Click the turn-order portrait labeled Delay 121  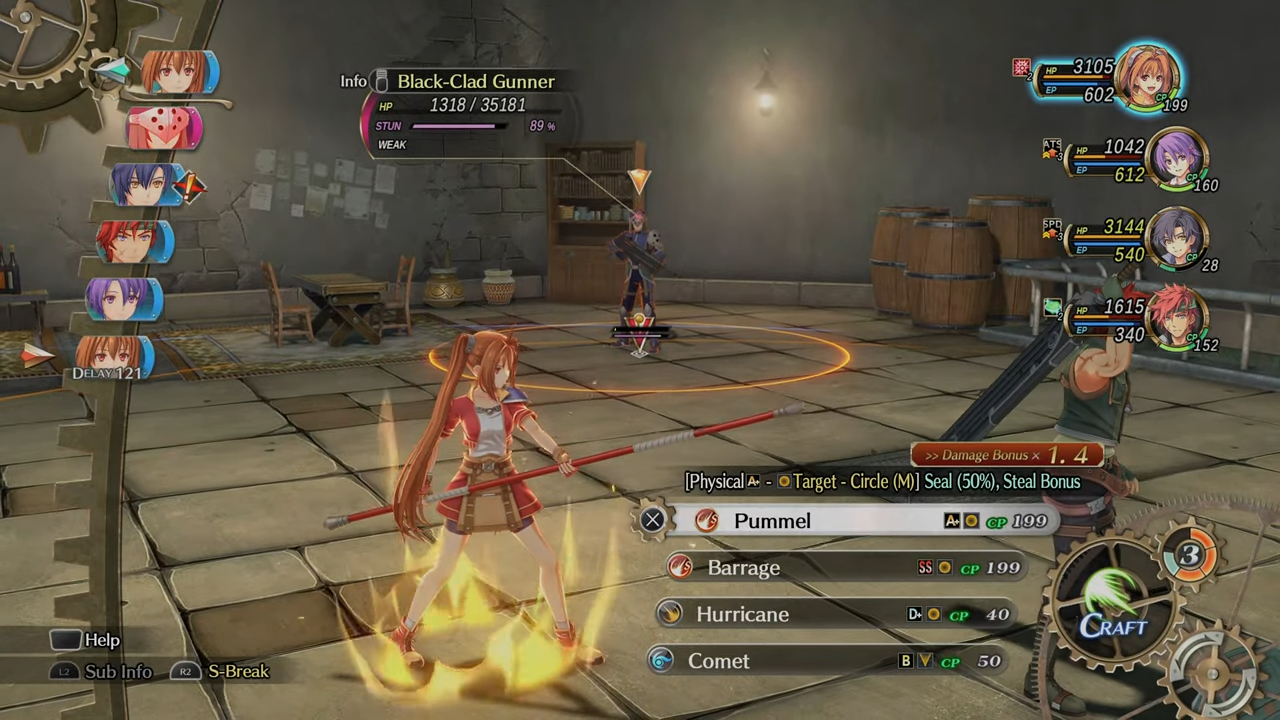[112, 358]
